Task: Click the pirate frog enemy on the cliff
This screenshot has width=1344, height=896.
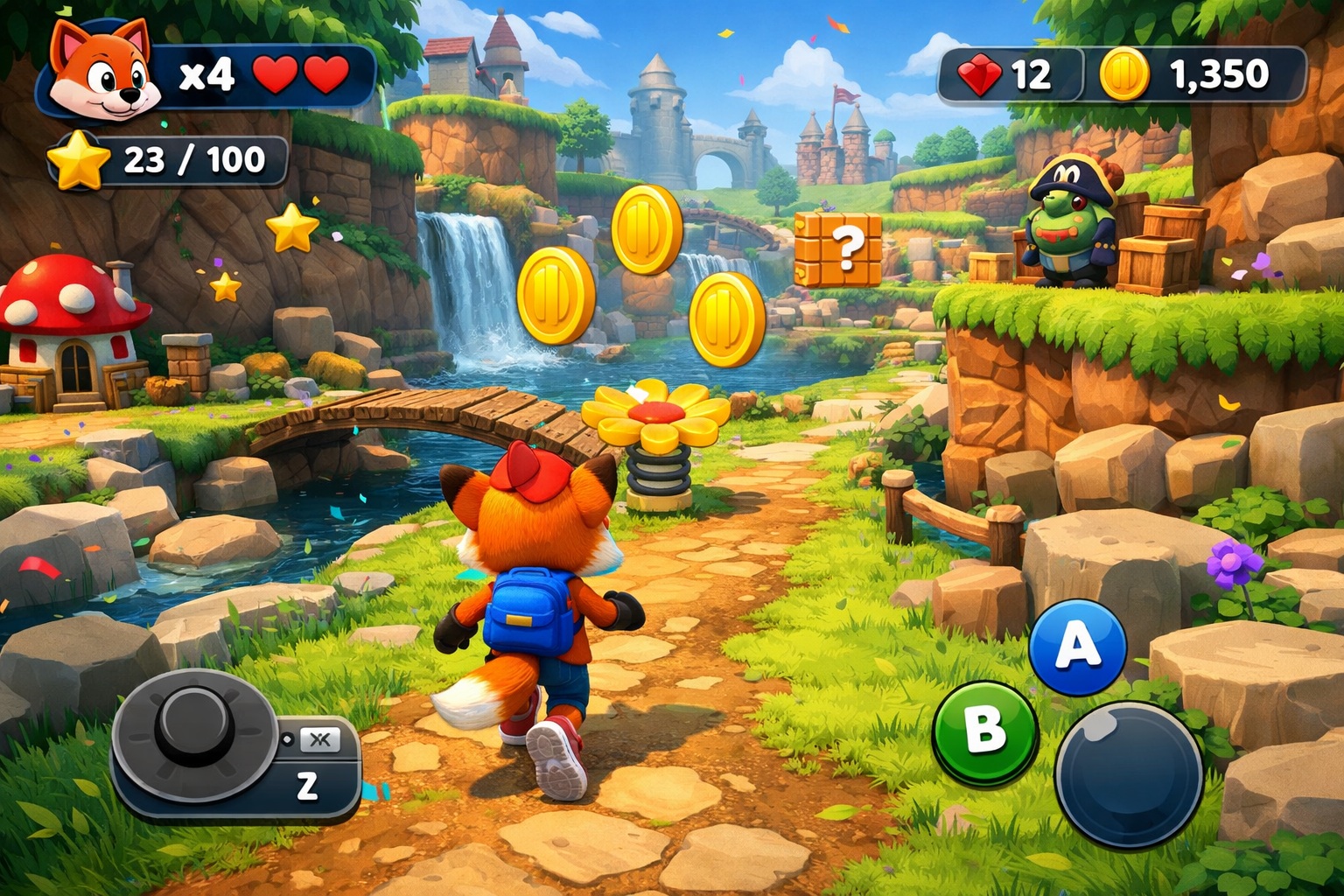Action: [x=1066, y=220]
